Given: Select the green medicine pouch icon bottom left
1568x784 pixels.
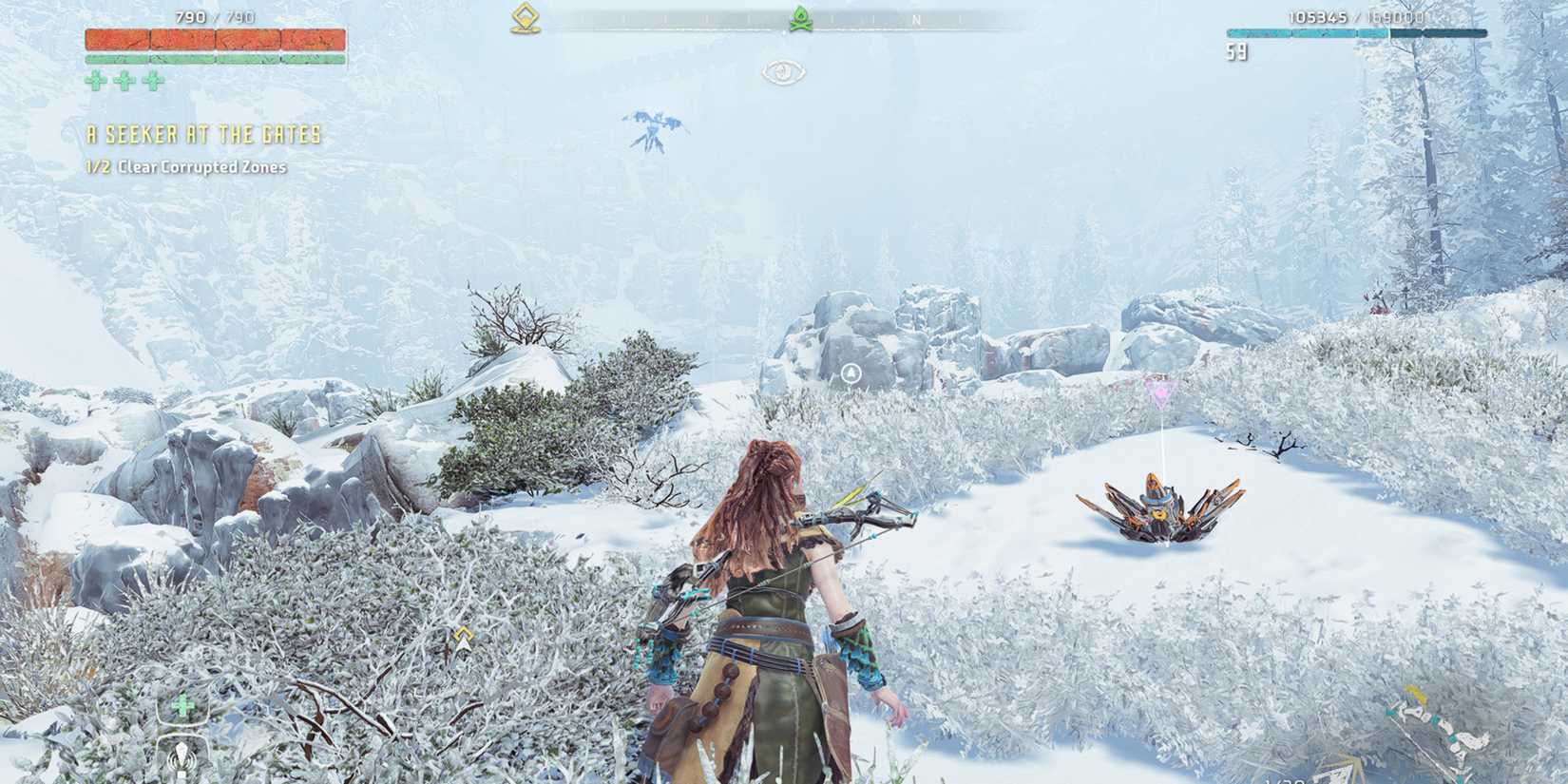Looking at the screenshot, I should 182,706.
